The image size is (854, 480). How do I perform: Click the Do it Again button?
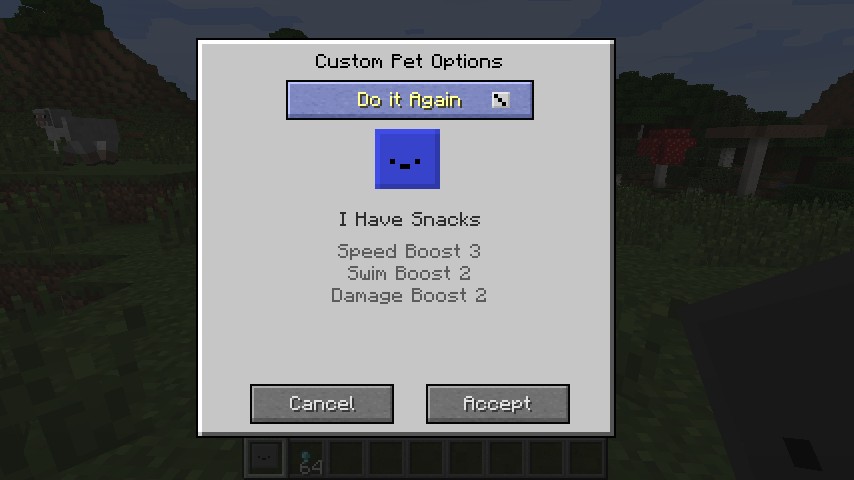coord(409,100)
